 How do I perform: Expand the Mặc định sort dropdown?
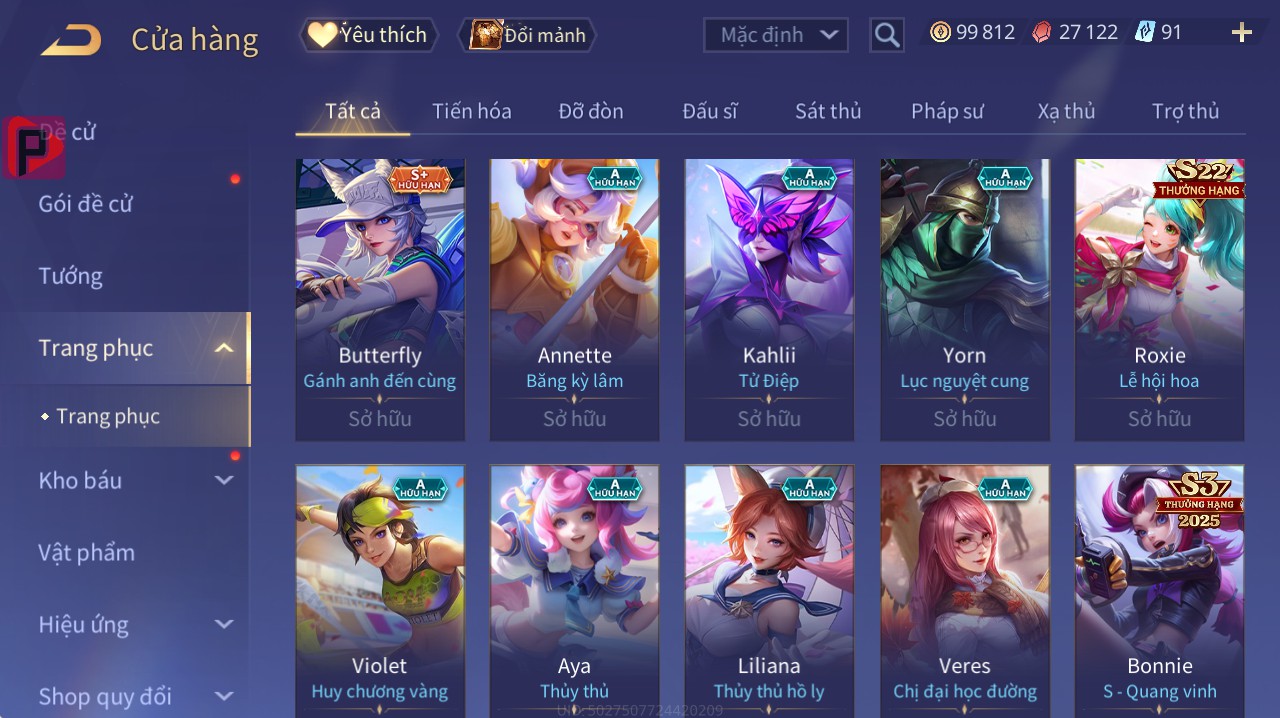776,35
